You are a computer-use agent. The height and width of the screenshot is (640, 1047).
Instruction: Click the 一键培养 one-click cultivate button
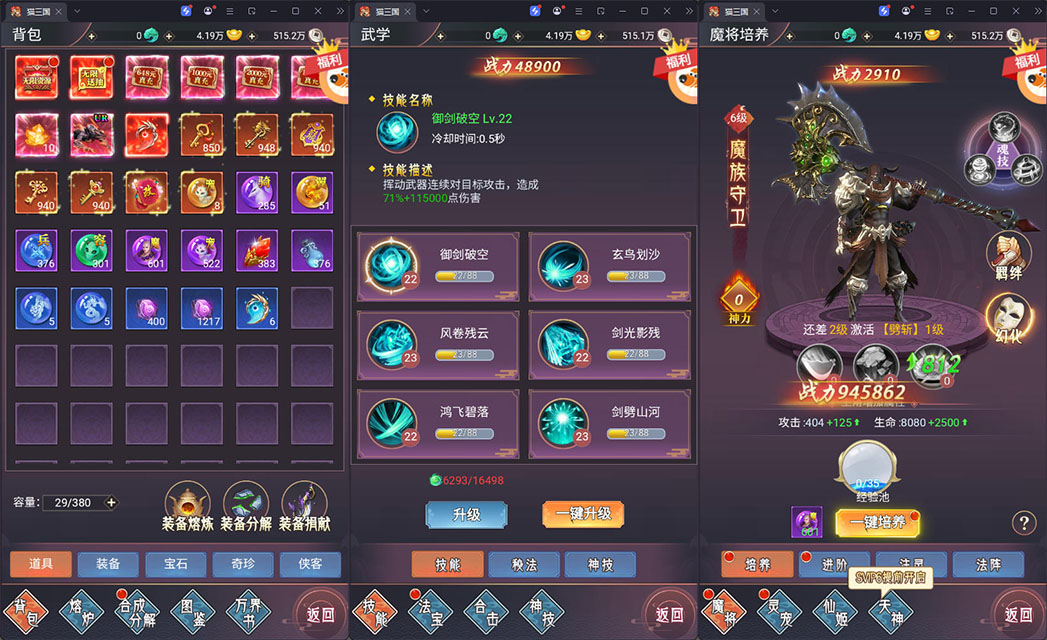[877, 522]
